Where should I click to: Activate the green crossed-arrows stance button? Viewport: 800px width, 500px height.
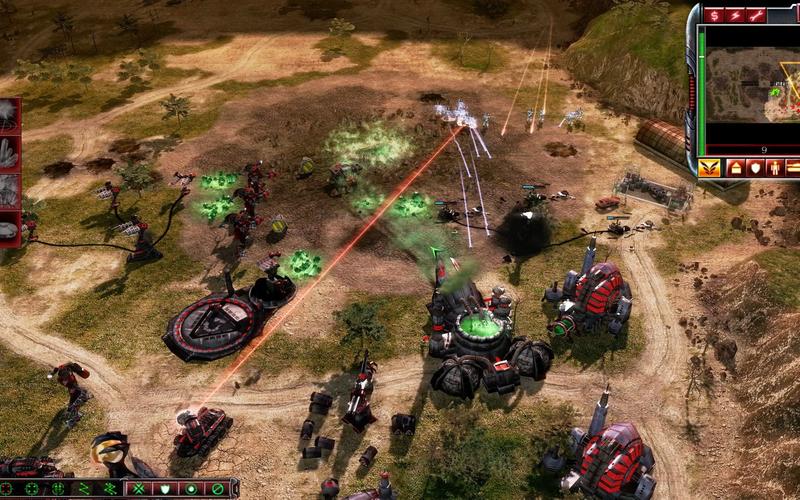[x=139, y=489]
